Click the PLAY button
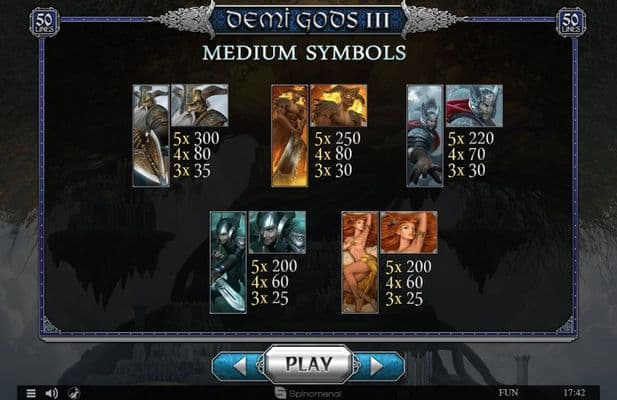617x400 pixels. pyautogui.click(x=308, y=364)
